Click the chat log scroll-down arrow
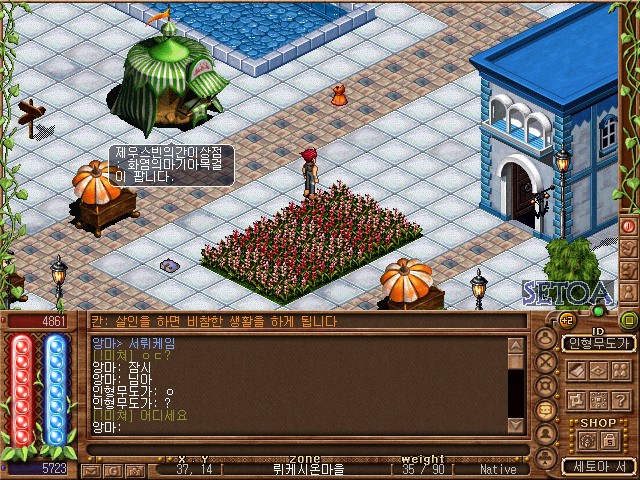Screen dimensions: 640x480 [x=516, y=425]
